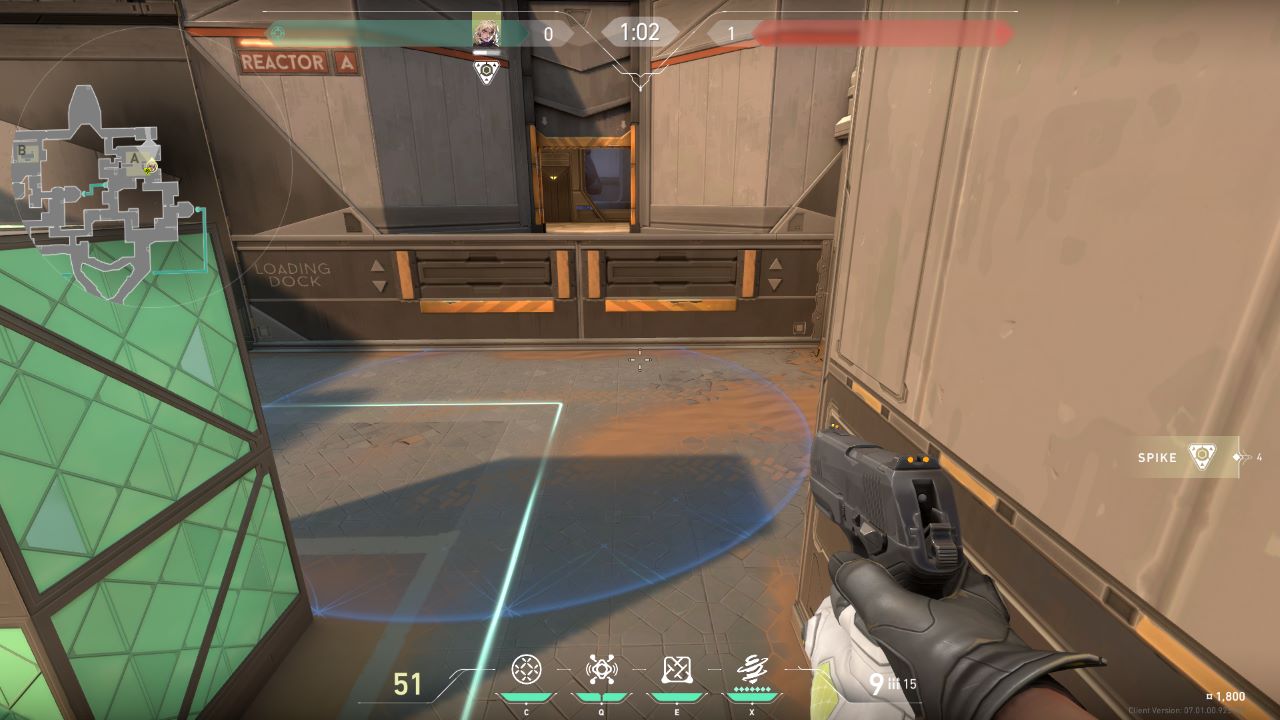Select the C ability icon
This screenshot has height=720, width=1280.
tap(525, 670)
